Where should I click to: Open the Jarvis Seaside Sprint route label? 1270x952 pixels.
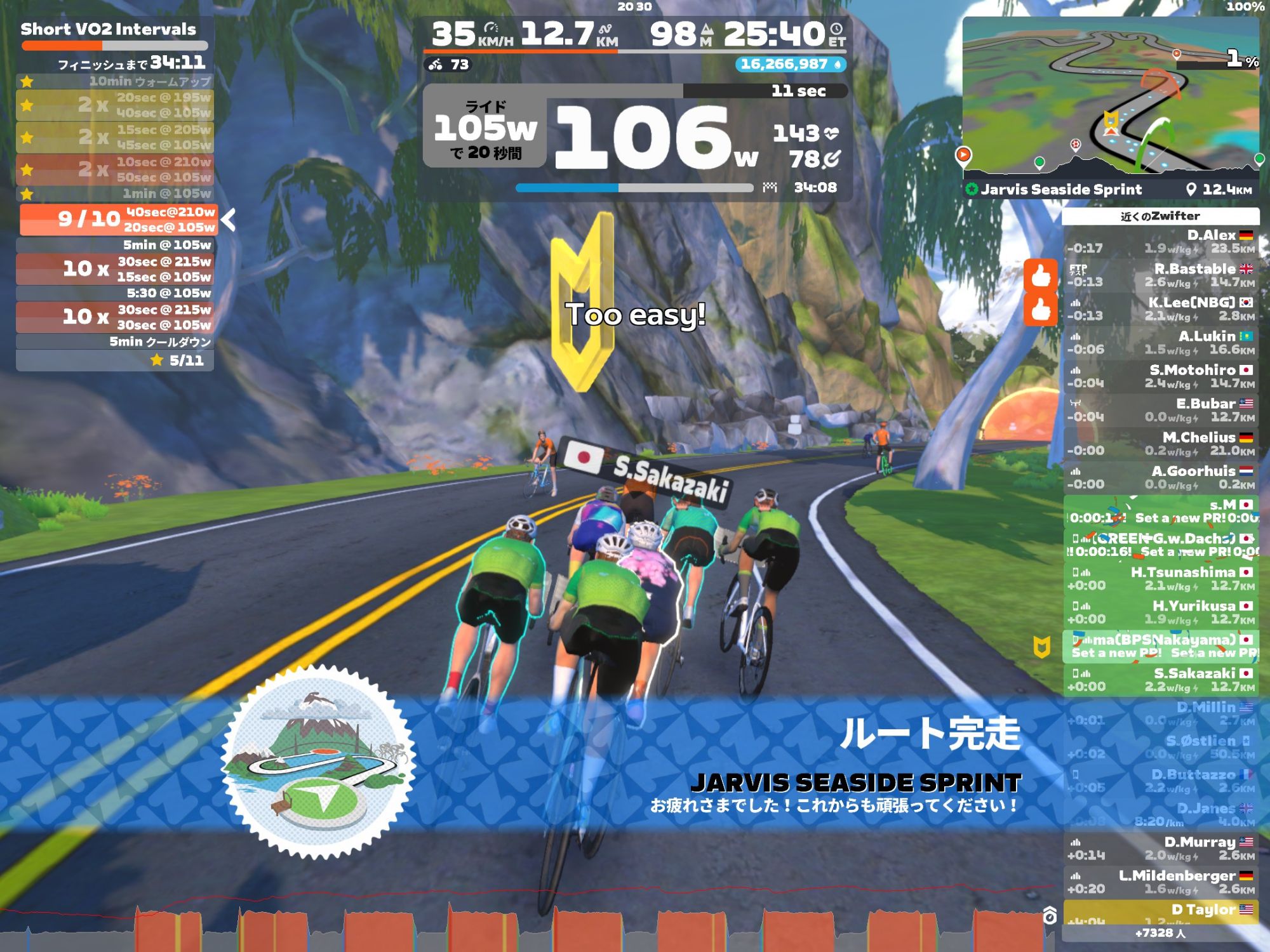coord(1060,189)
